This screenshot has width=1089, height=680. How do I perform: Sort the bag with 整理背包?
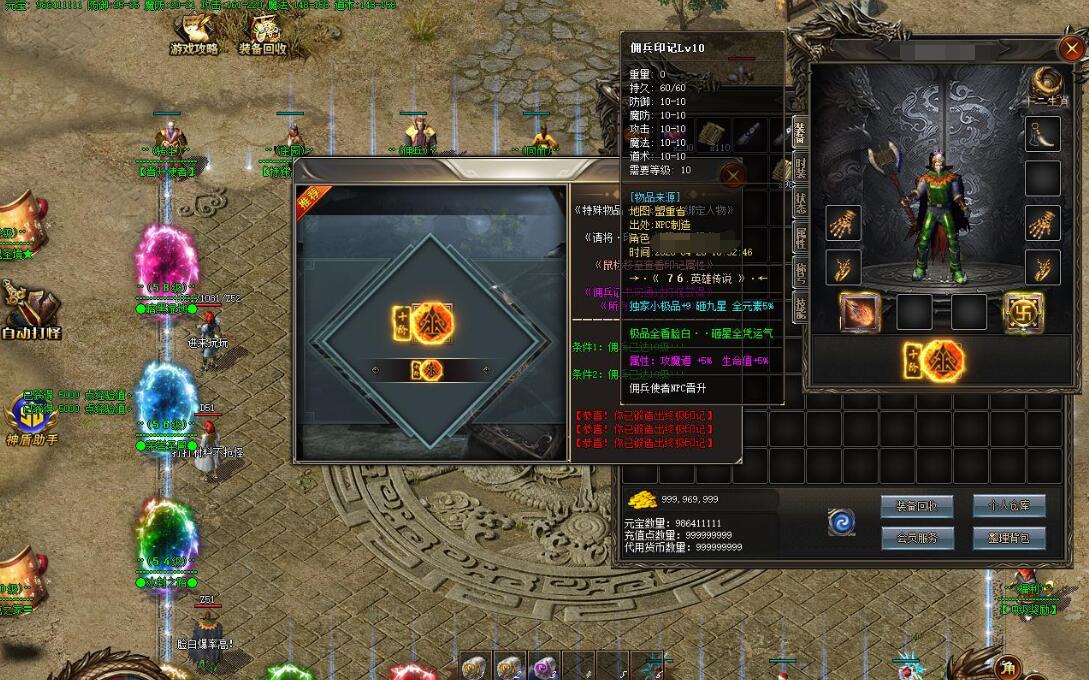[1009, 538]
